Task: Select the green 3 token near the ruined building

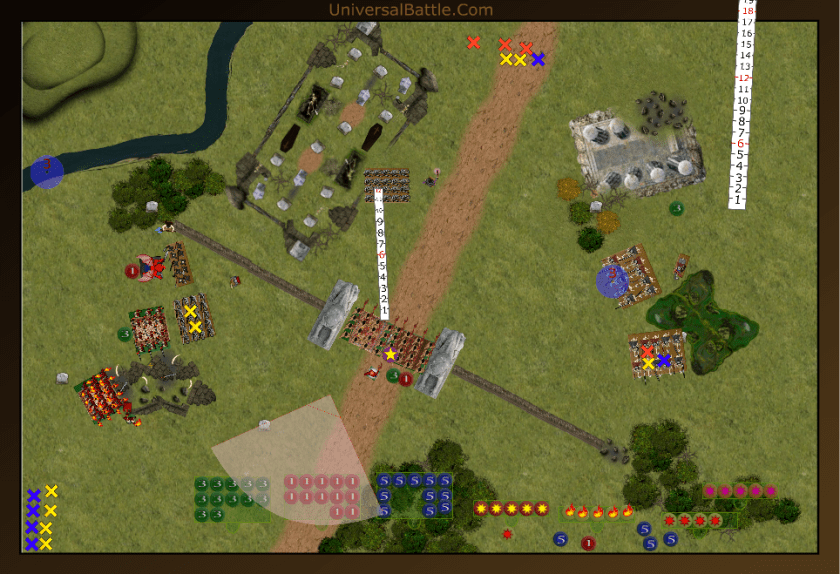Action: point(676,208)
